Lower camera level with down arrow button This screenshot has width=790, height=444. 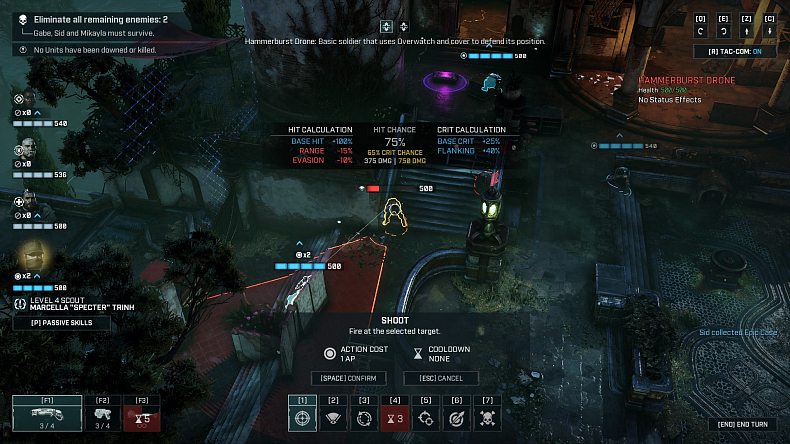pyautogui.click(x=769, y=31)
